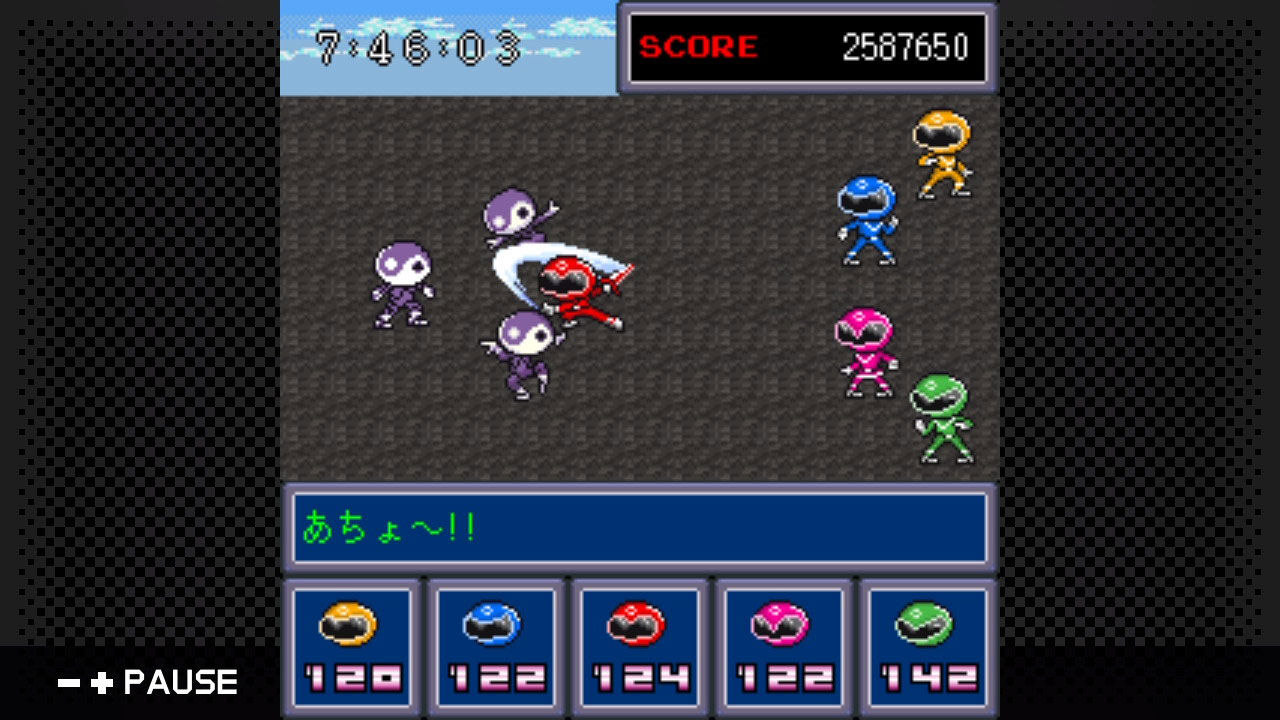
Task: Select the green ranger health orb icon
Action: point(926,623)
